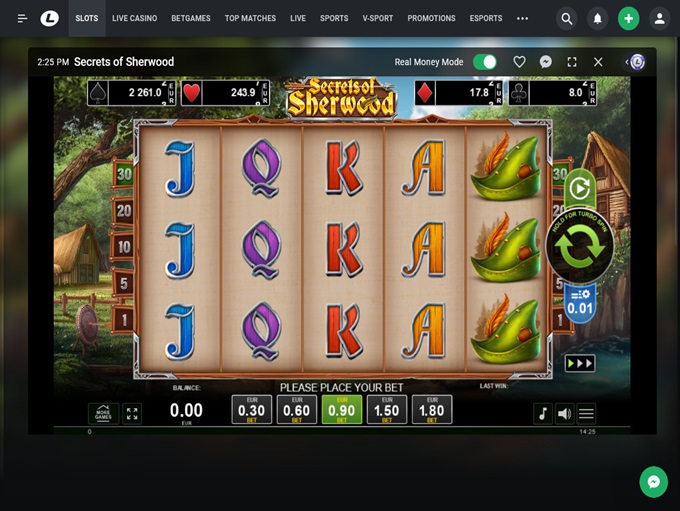Screen dimensions: 680x511
Task: Select the EUR 0.90 bet
Action: point(341,409)
